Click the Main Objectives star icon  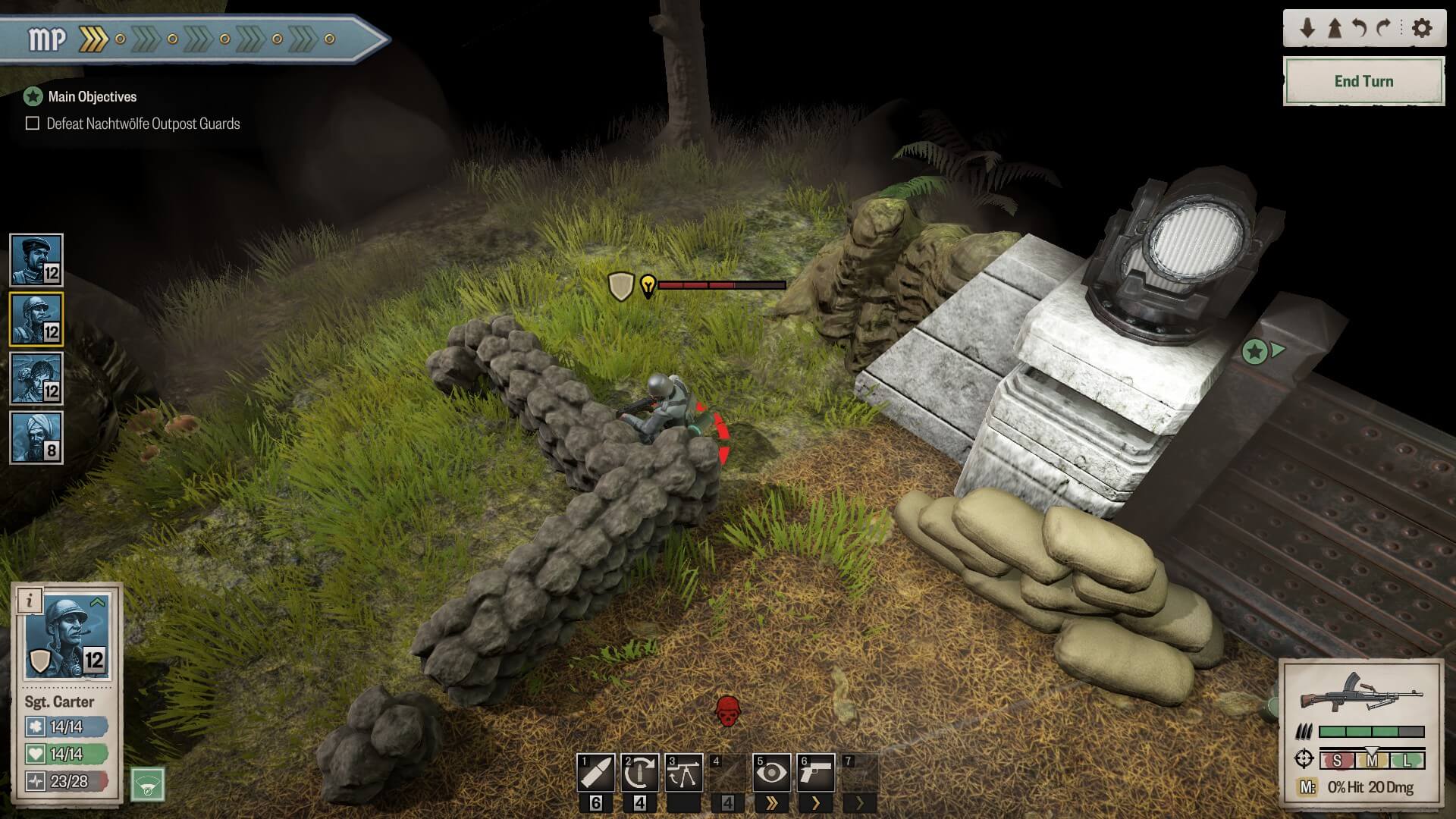click(x=33, y=96)
